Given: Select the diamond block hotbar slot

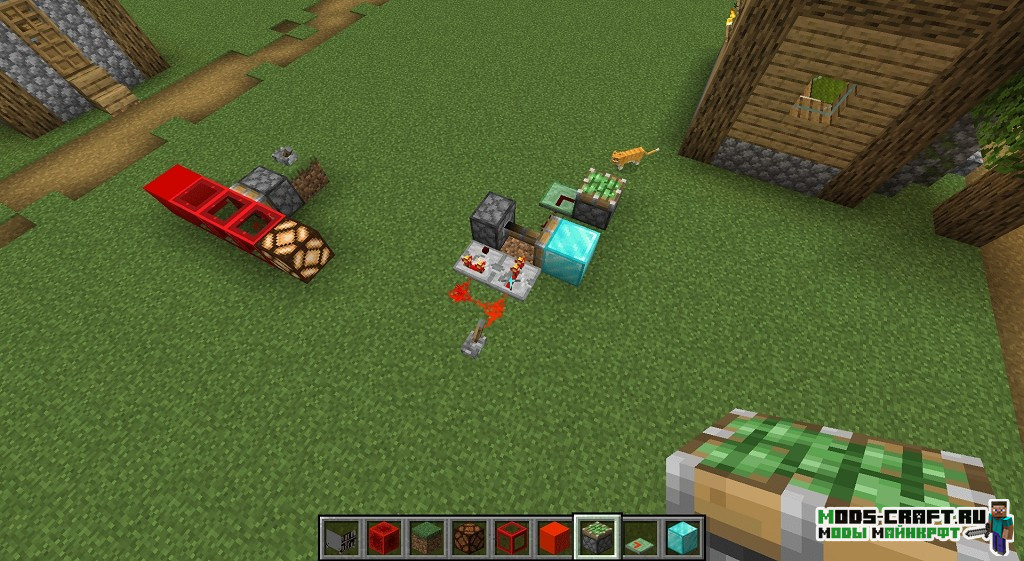Looking at the screenshot, I should pyautogui.click(x=683, y=537).
